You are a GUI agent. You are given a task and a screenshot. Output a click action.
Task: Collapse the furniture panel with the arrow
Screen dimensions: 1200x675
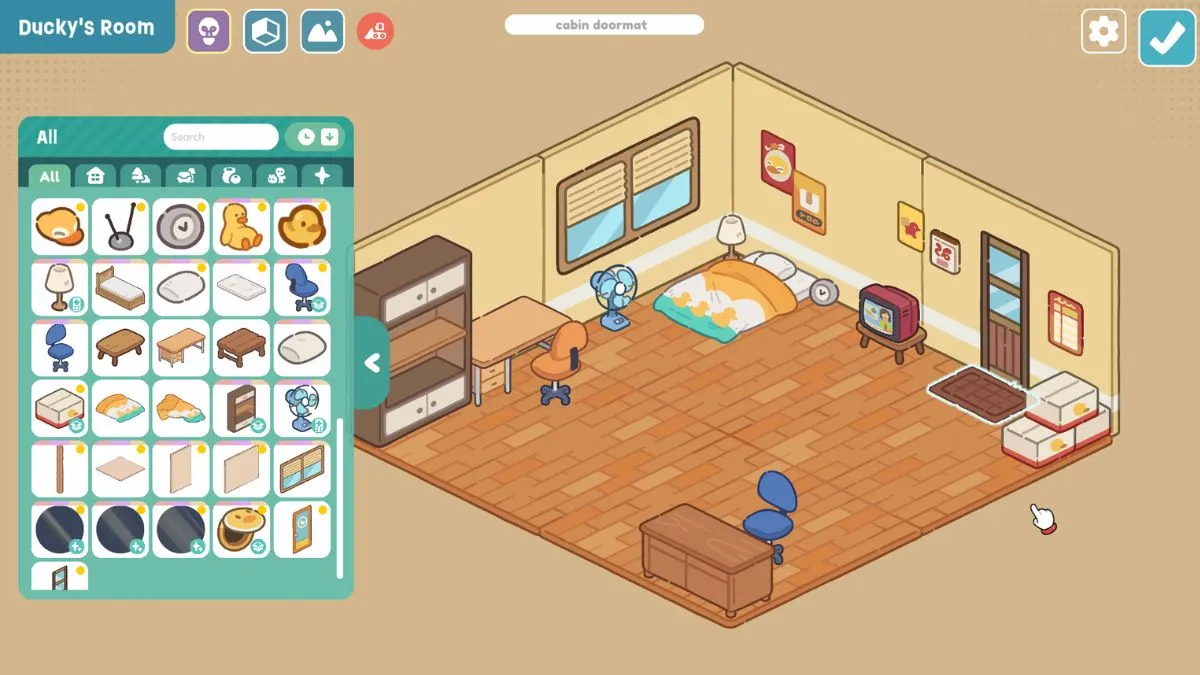point(372,363)
